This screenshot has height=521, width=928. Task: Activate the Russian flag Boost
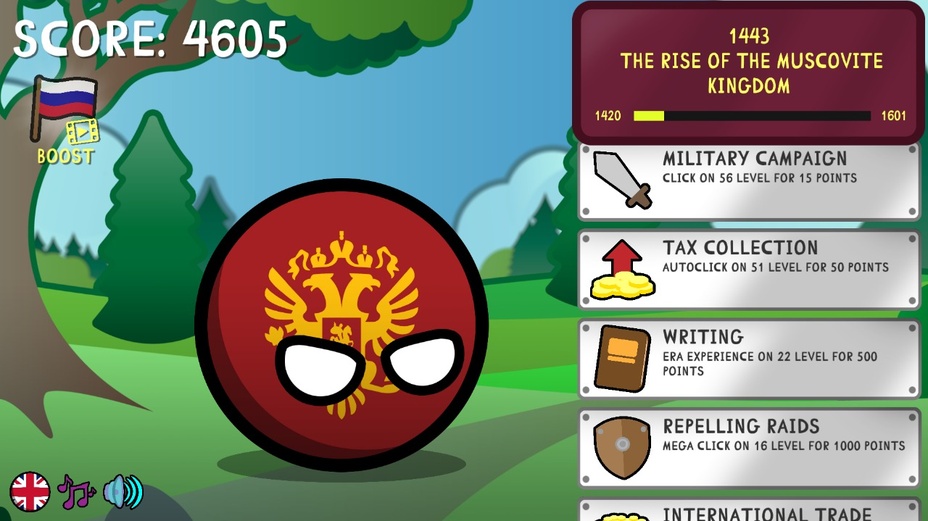coord(66,120)
